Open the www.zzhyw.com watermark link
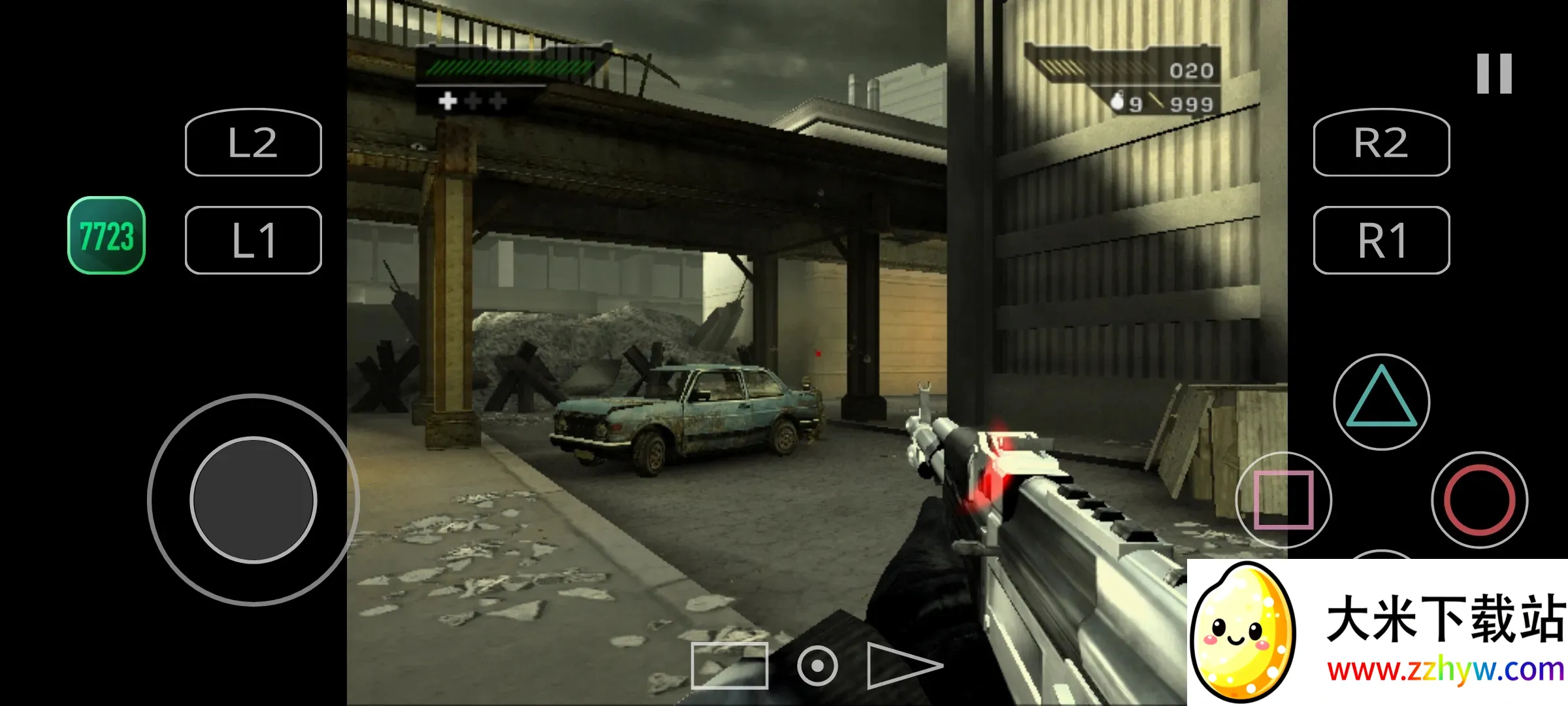The width and height of the screenshot is (1568, 706). 1445,671
